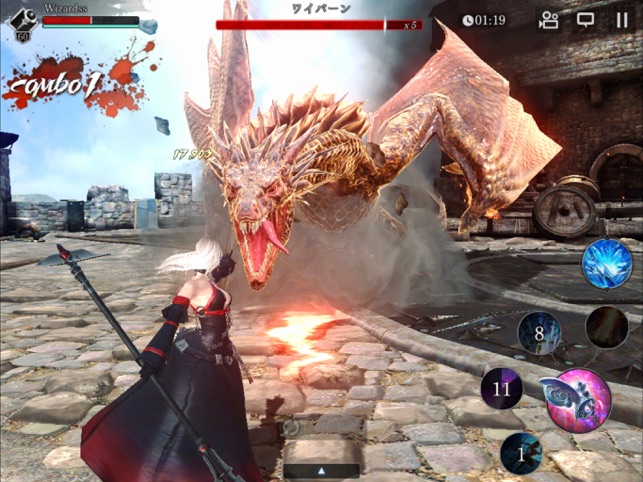Tap the skill showing cooldown 8
643x482 pixels.
[539, 333]
